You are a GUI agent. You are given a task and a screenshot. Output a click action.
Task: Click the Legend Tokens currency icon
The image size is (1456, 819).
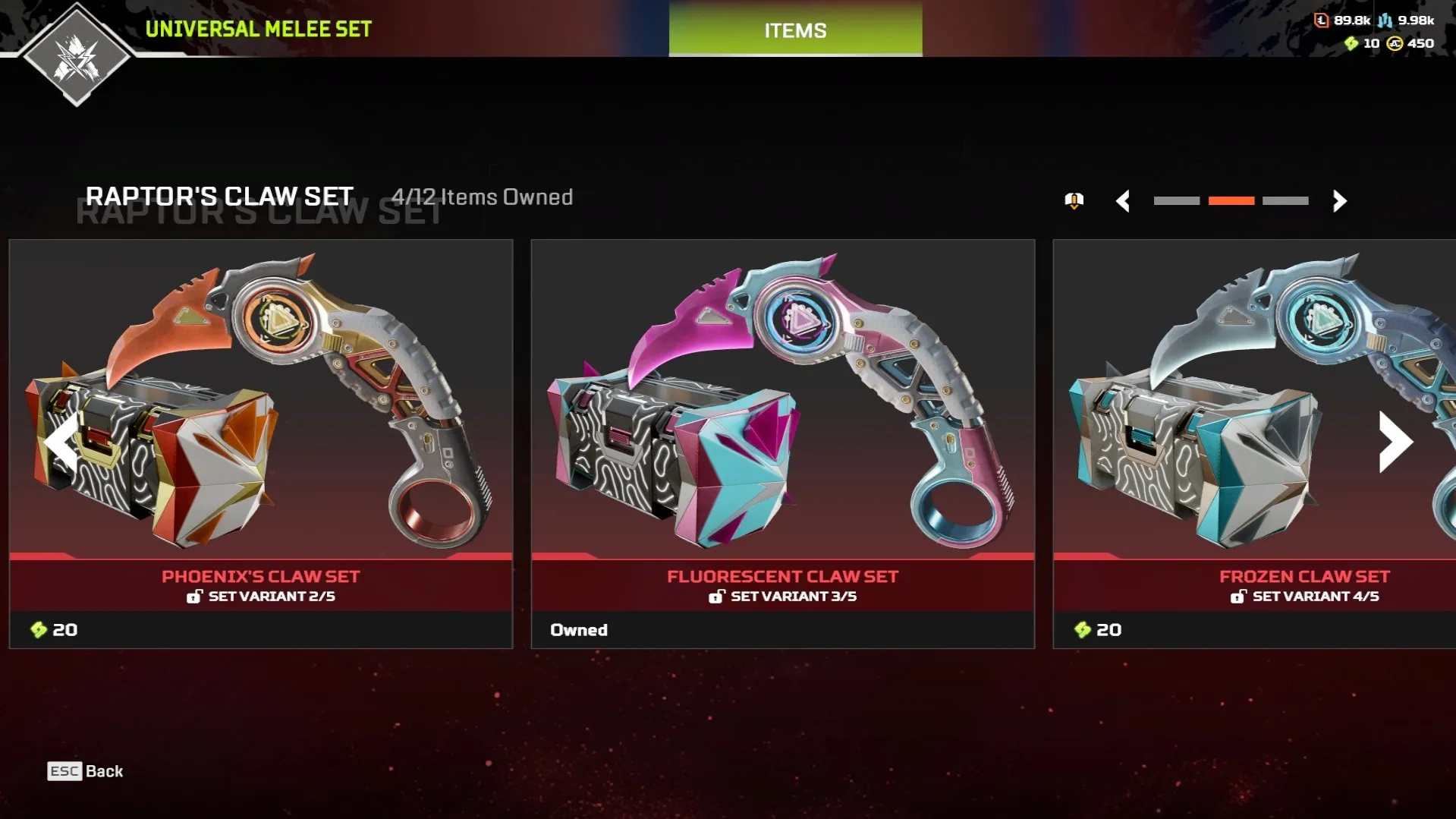coord(1321,20)
